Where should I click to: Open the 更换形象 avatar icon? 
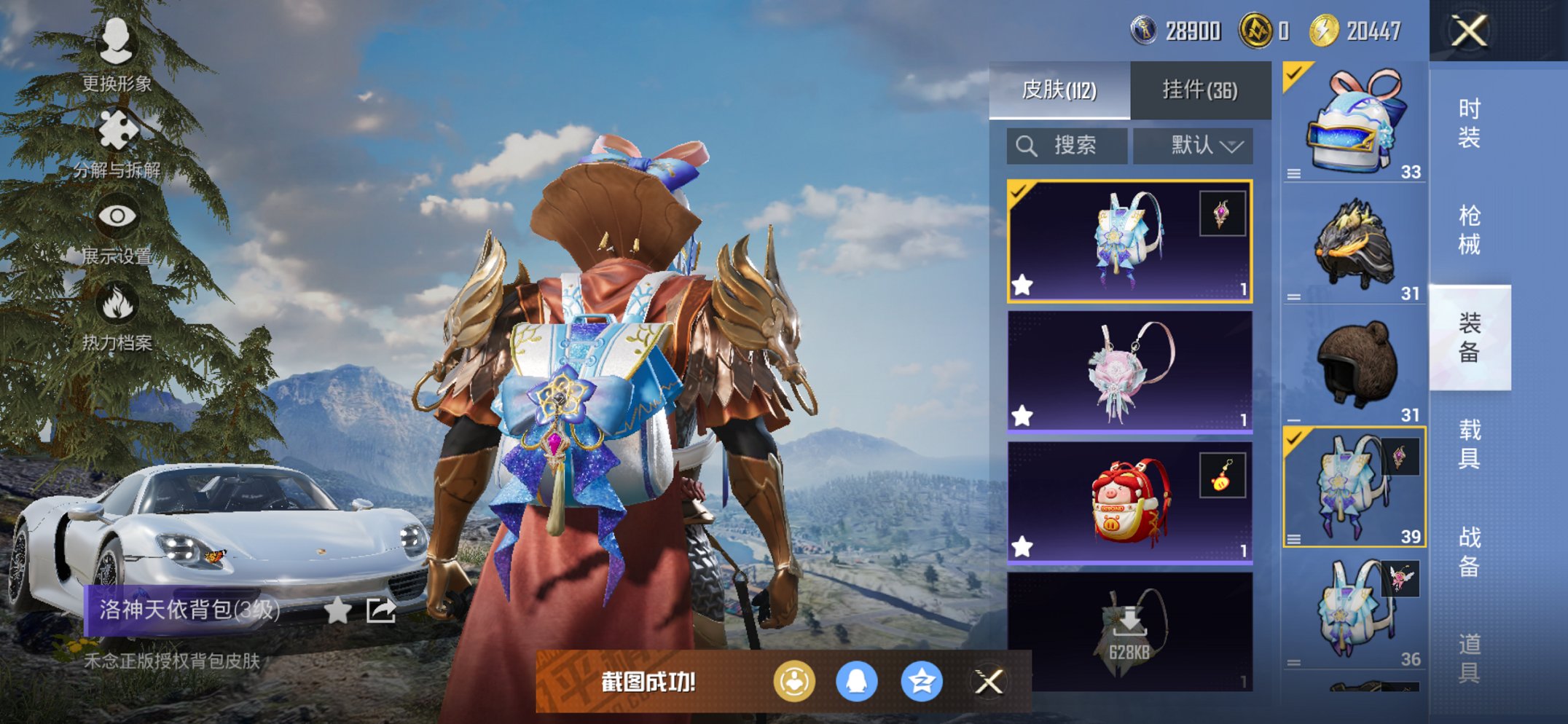pos(117,46)
